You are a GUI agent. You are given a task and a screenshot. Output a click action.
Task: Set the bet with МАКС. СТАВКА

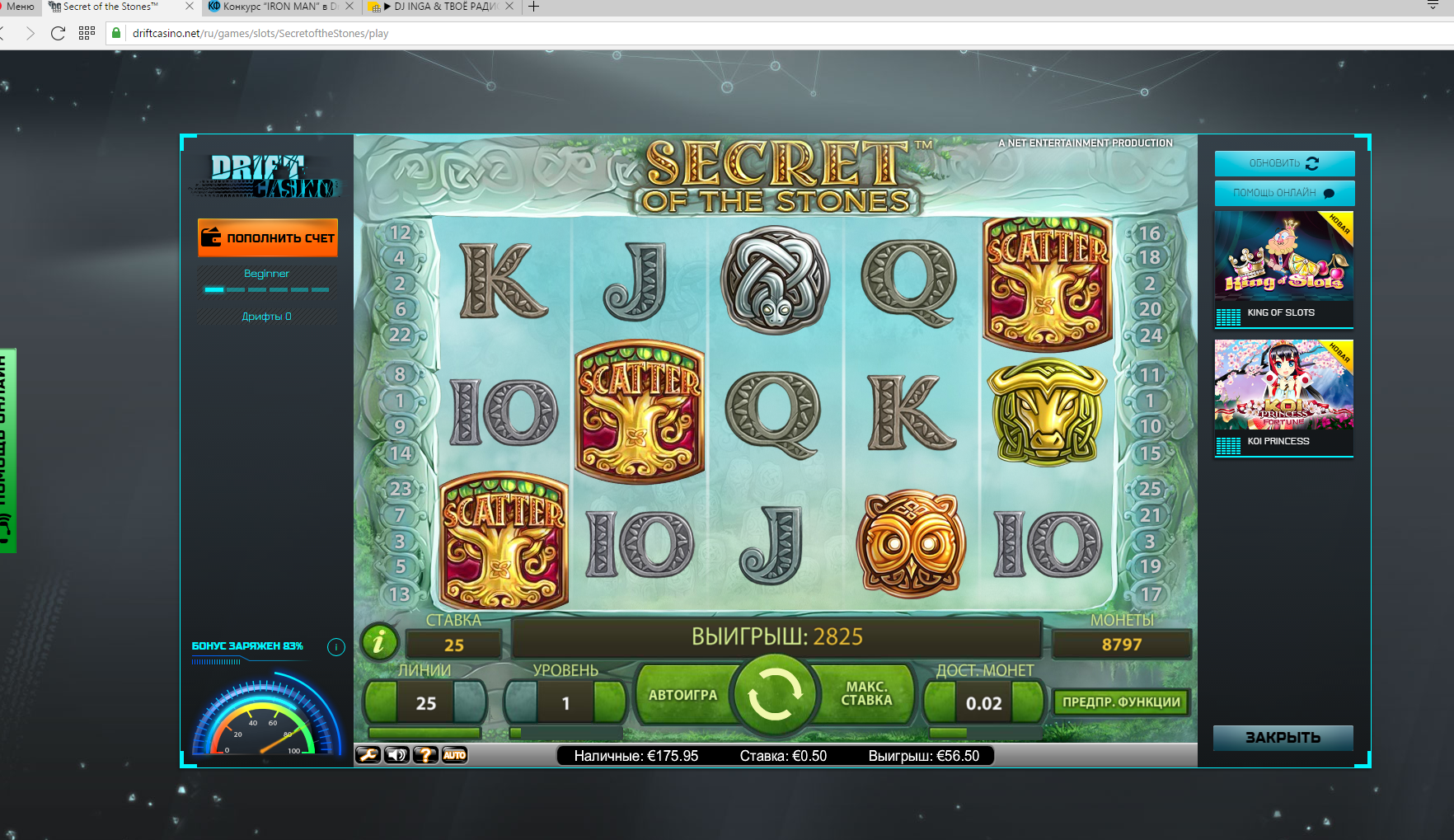[866, 694]
